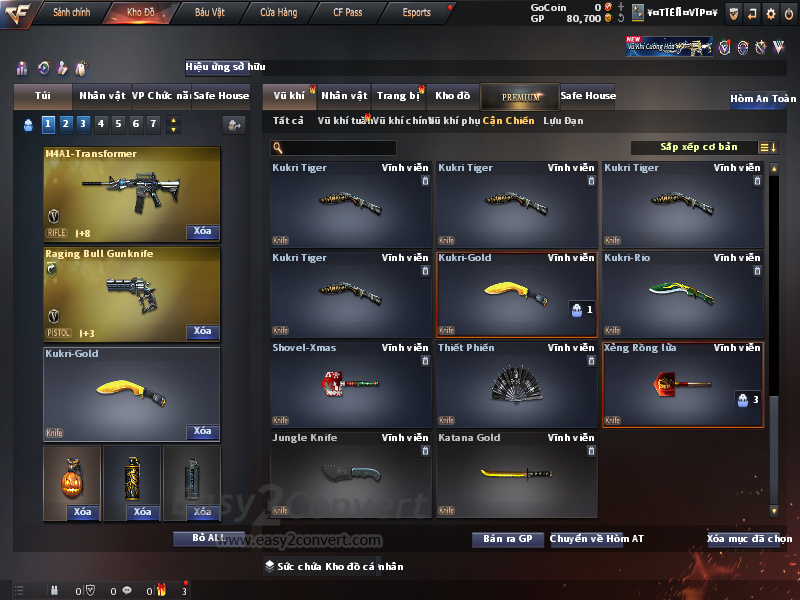Image resolution: width=800 pixels, height=600 pixels.
Task: Remove the M4A1-Transformer with Xóa
Action: 202,232
